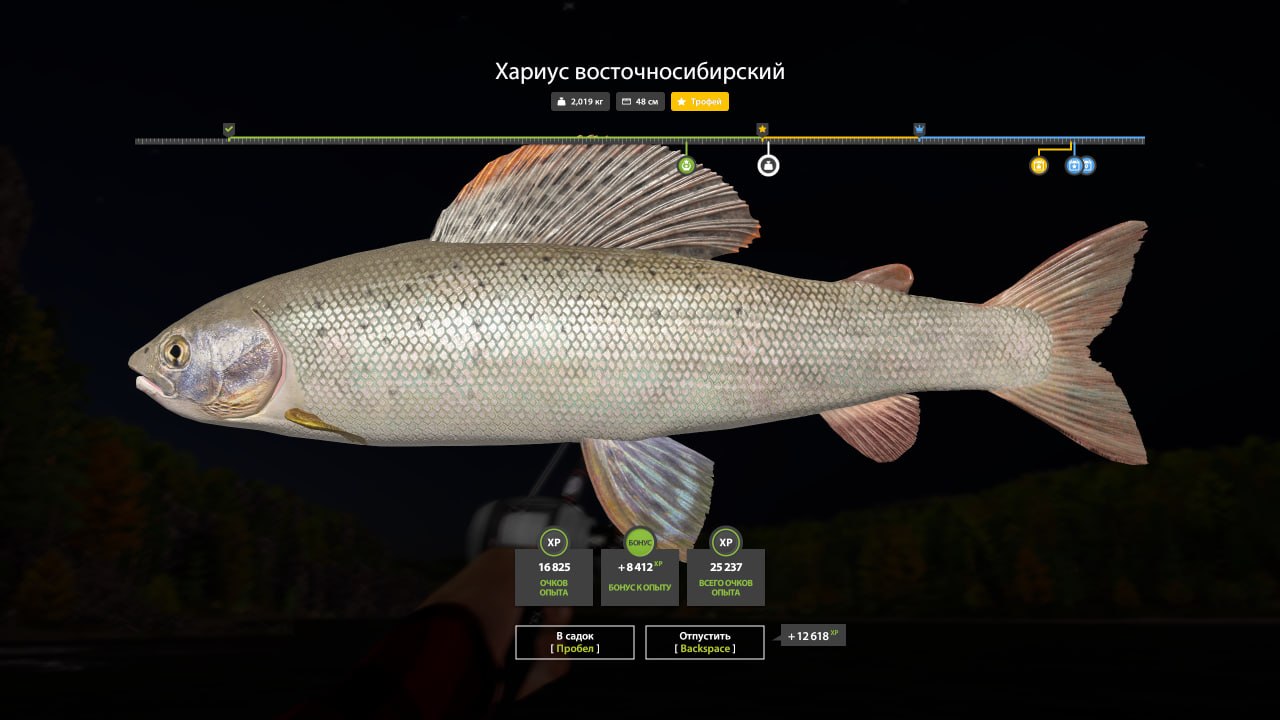This screenshot has height=720, width=1280.
Task: Release the fish with the Отпустить button
Action: point(705,642)
